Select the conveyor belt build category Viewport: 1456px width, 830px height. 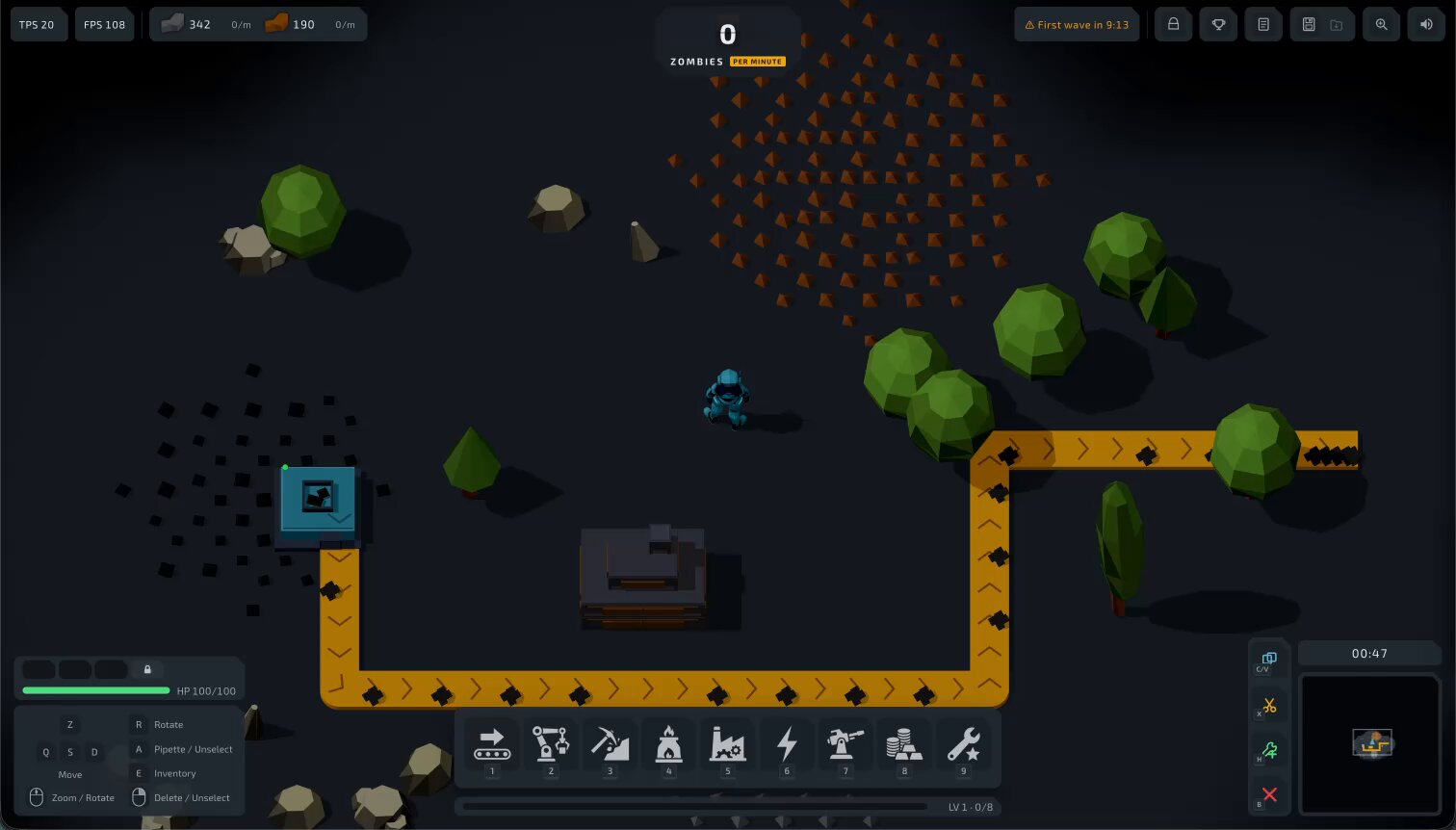(x=491, y=744)
